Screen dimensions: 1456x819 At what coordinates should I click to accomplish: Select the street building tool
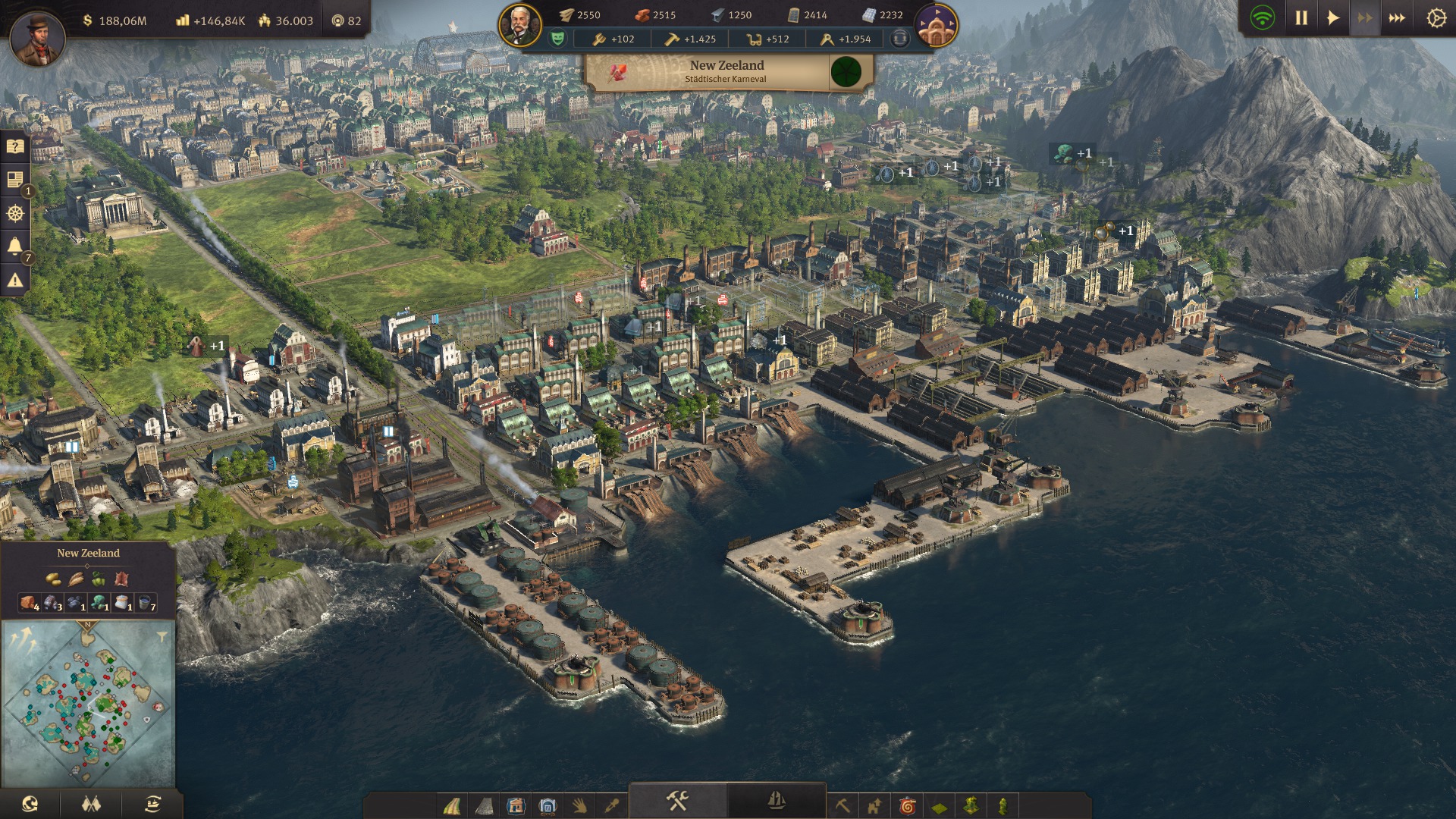[x=452, y=805]
